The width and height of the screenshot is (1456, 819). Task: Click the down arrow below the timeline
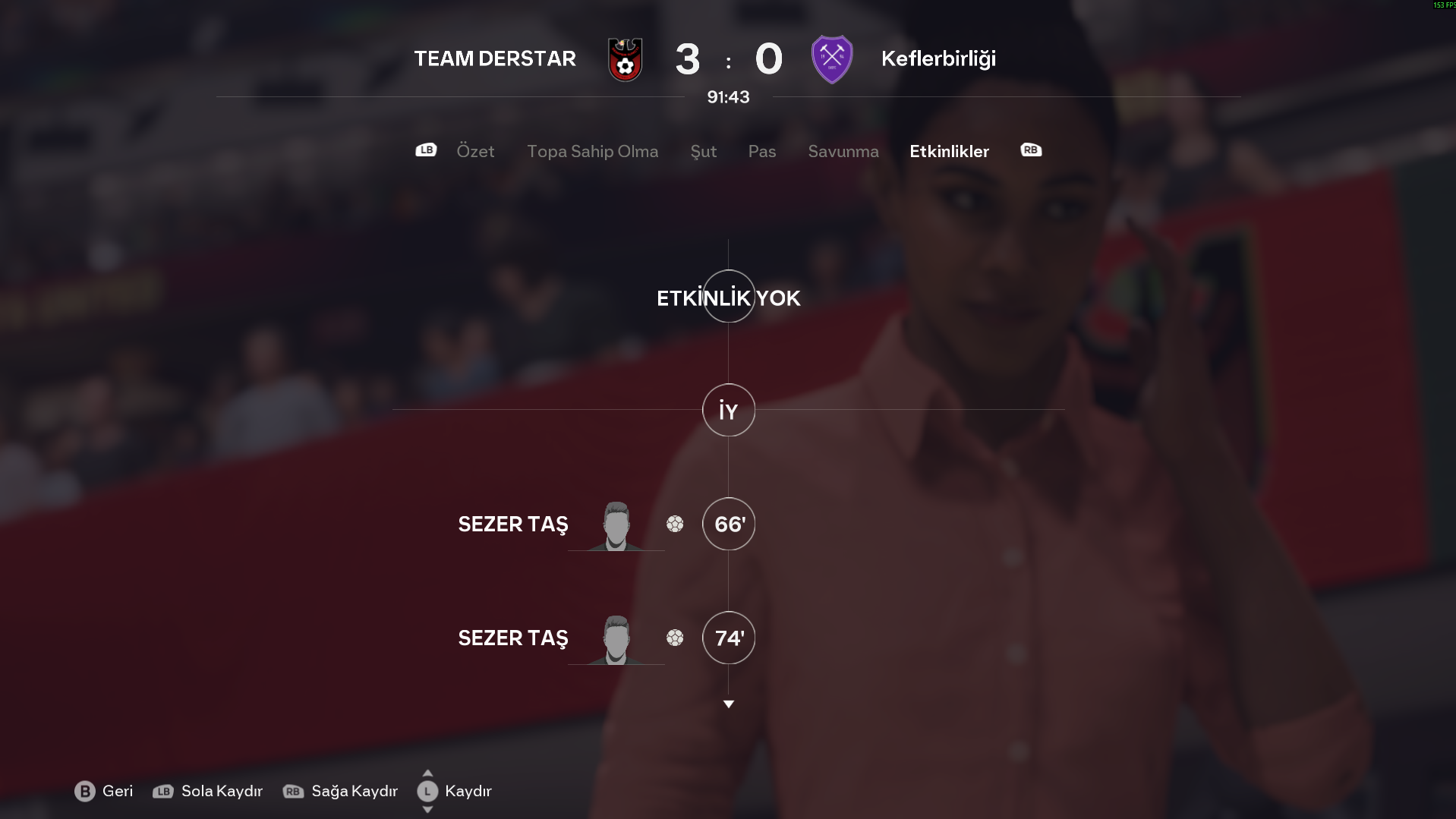click(x=728, y=704)
